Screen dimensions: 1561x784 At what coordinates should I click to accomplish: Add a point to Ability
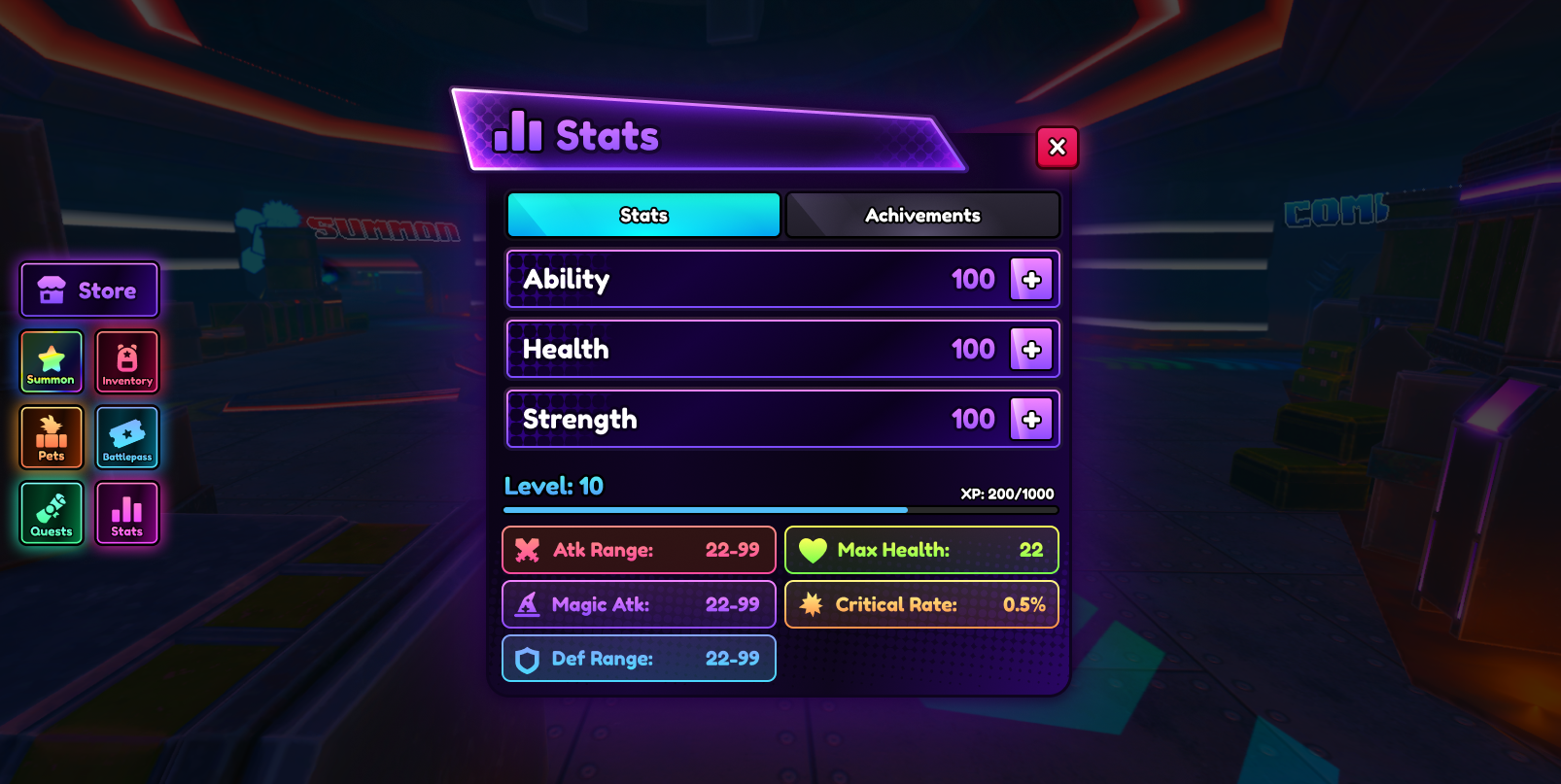click(1031, 280)
